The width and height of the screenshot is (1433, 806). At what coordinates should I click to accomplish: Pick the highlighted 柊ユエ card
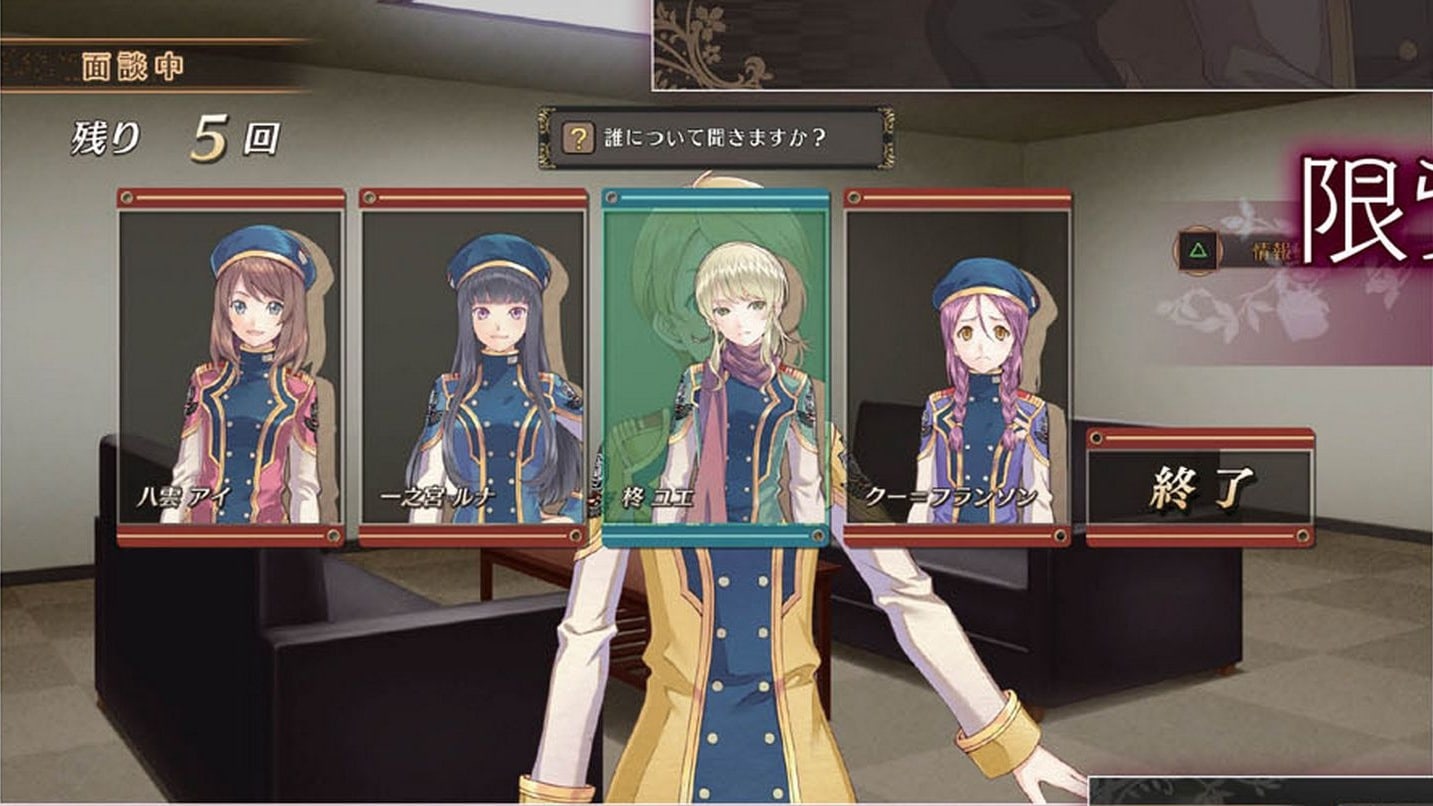pos(715,366)
